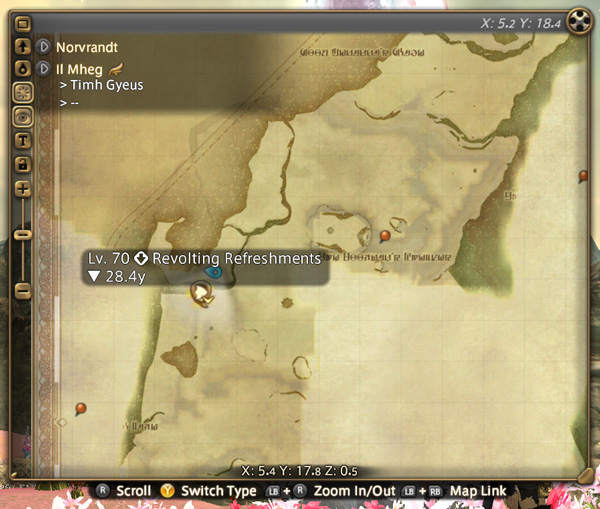Open the window menu button at top-left corner

click(23, 21)
